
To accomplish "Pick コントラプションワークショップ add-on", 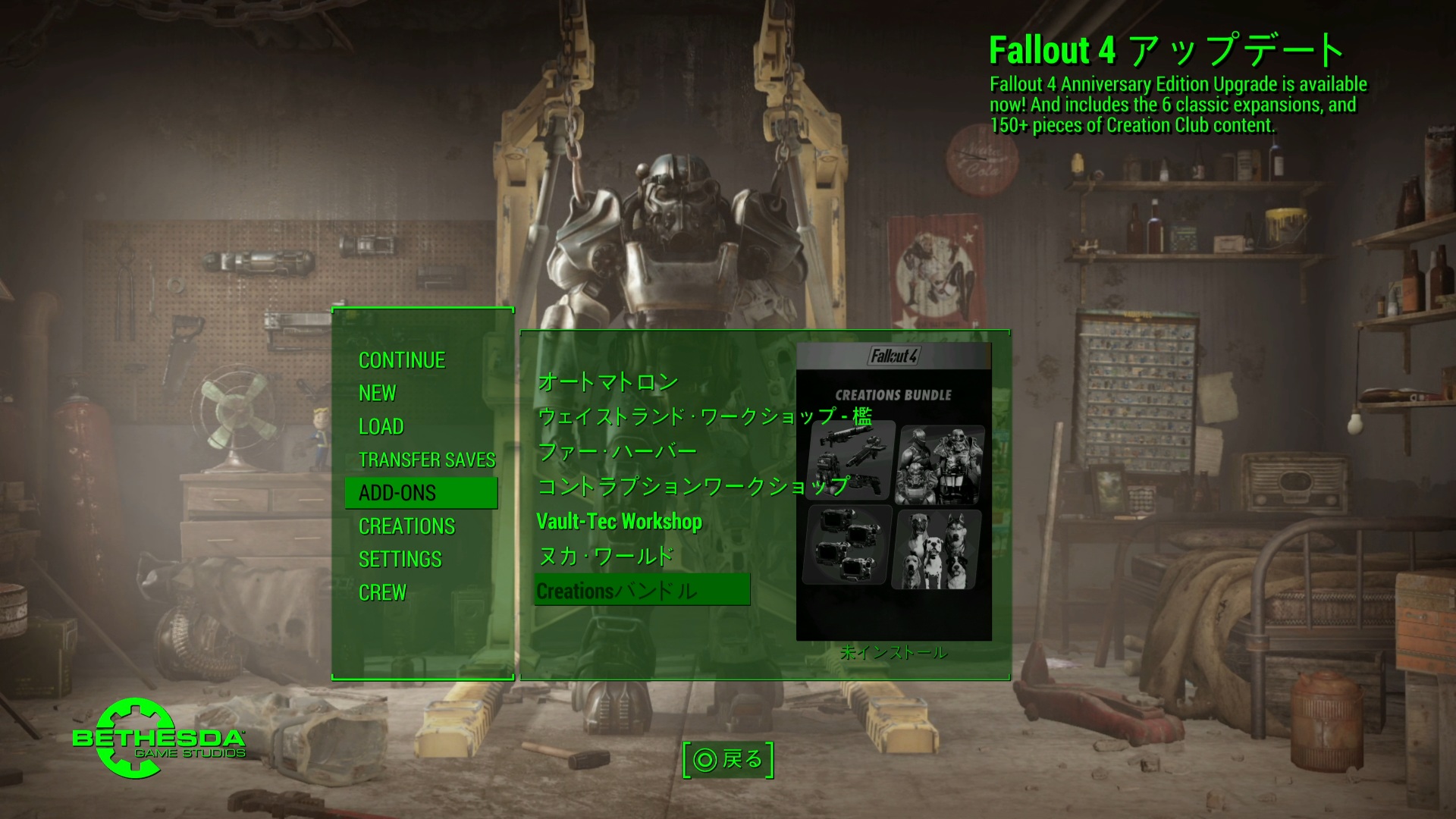I will point(692,486).
